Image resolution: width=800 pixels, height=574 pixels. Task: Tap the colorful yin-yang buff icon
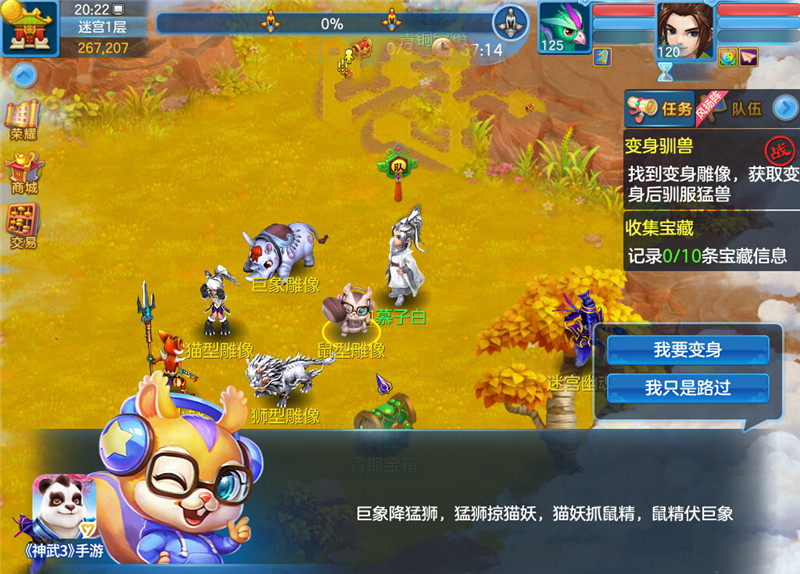click(x=727, y=57)
